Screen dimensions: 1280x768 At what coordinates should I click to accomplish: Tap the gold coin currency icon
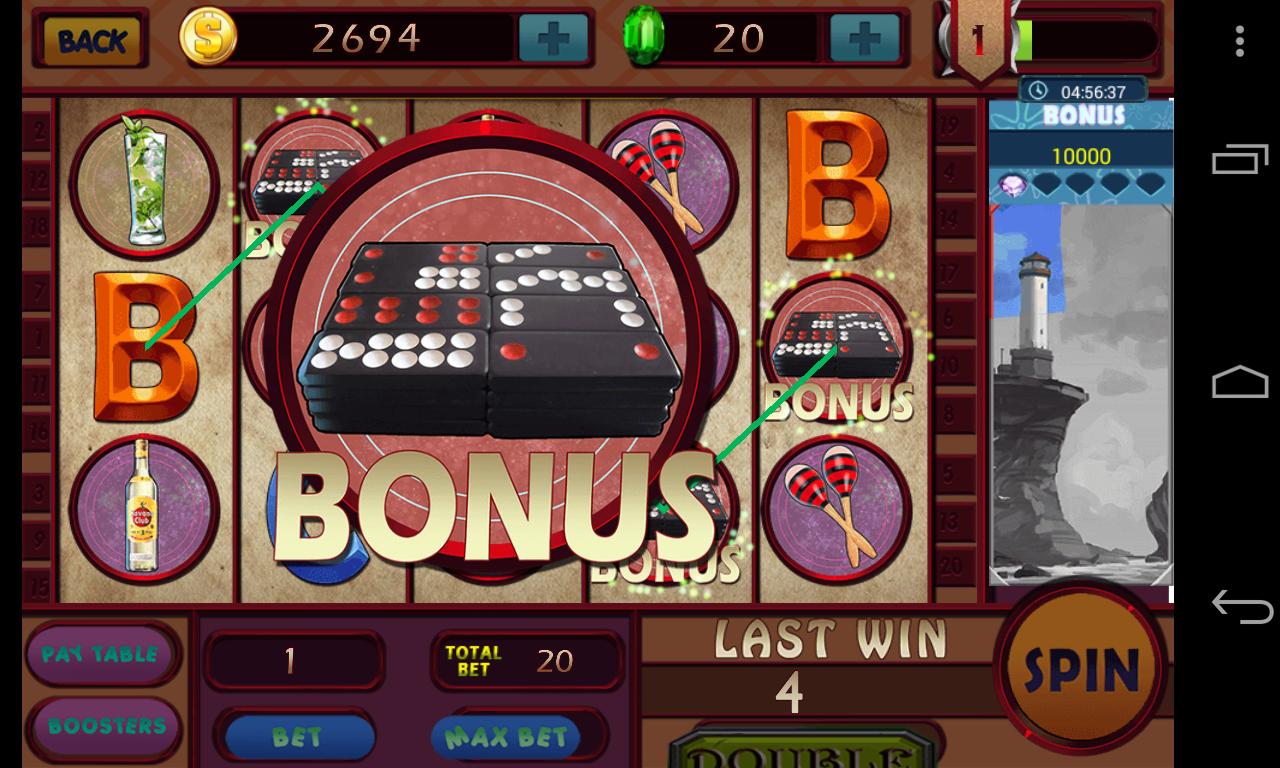tap(207, 37)
